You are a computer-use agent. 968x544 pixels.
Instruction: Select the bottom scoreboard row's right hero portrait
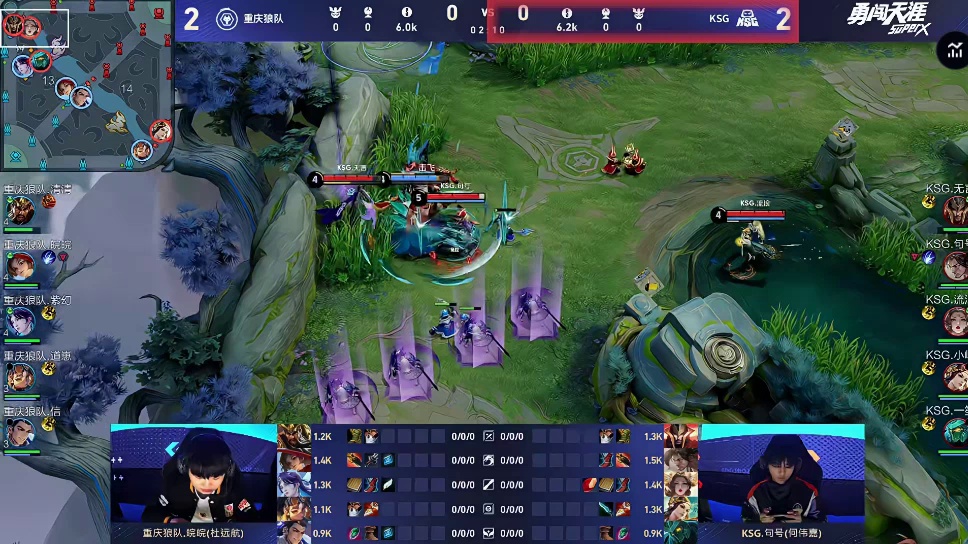tap(681, 533)
